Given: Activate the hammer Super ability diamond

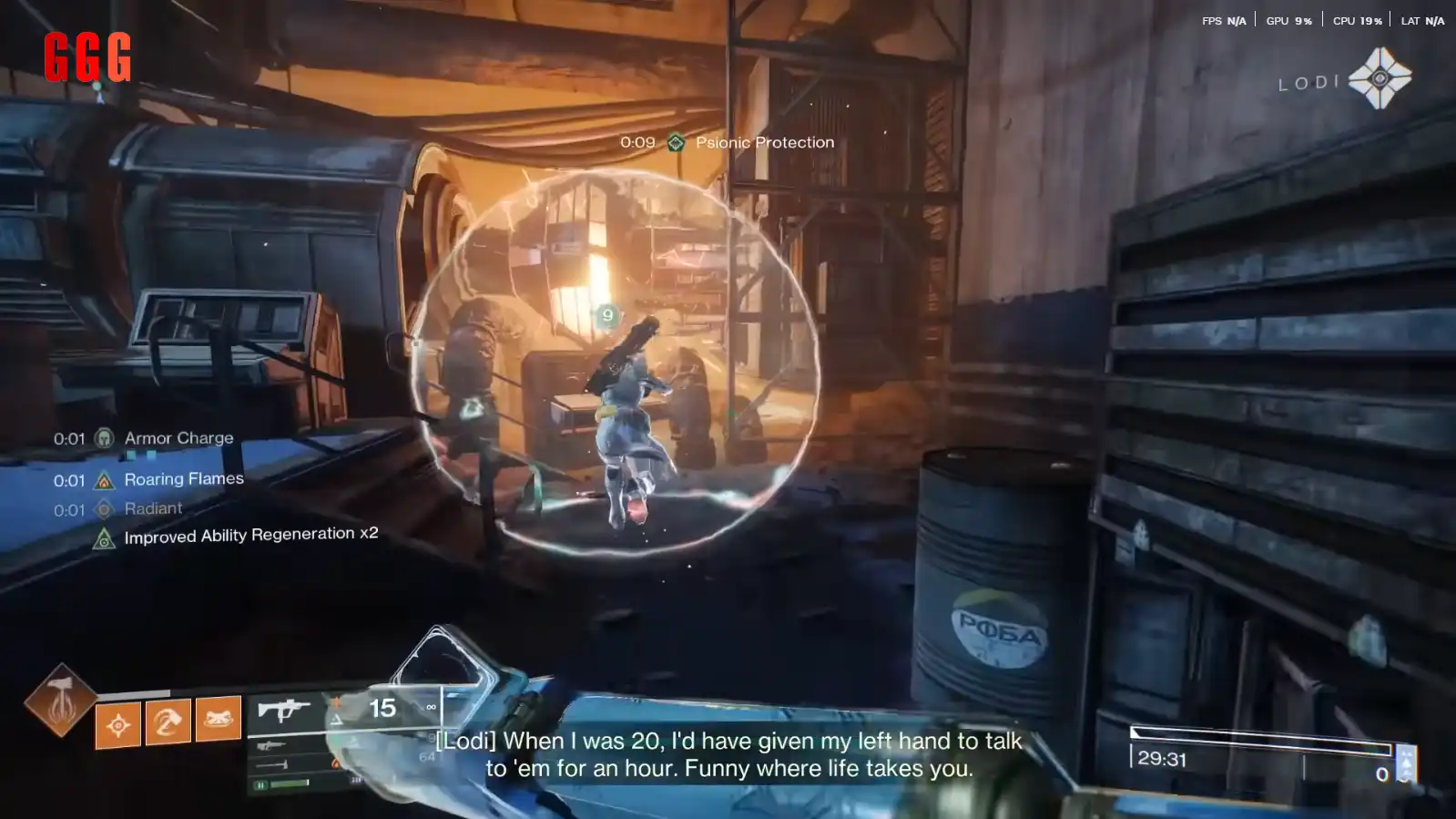Looking at the screenshot, I should coord(60,700).
